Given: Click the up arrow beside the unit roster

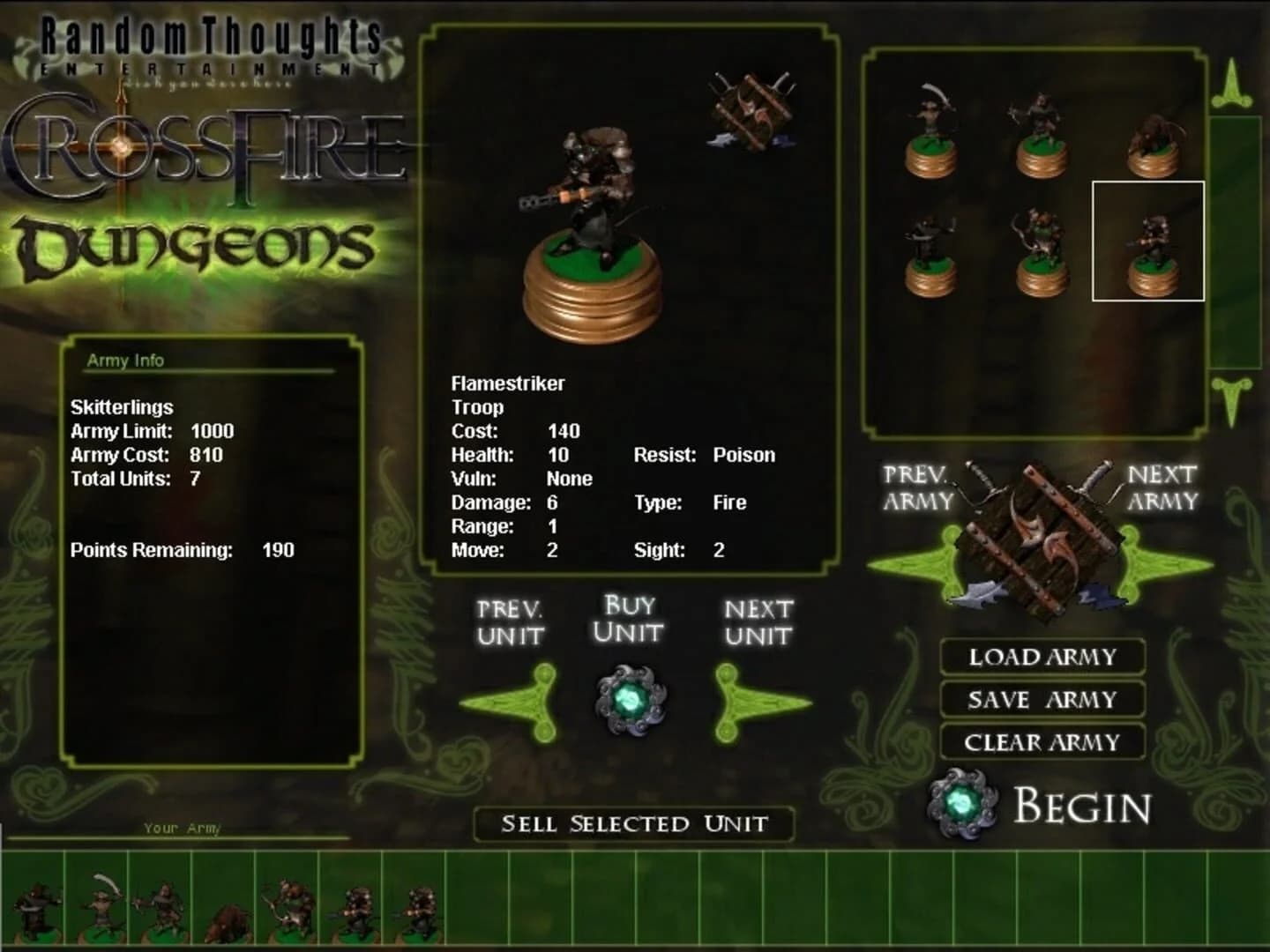Looking at the screenshot, I should (x=1234, y=79).
